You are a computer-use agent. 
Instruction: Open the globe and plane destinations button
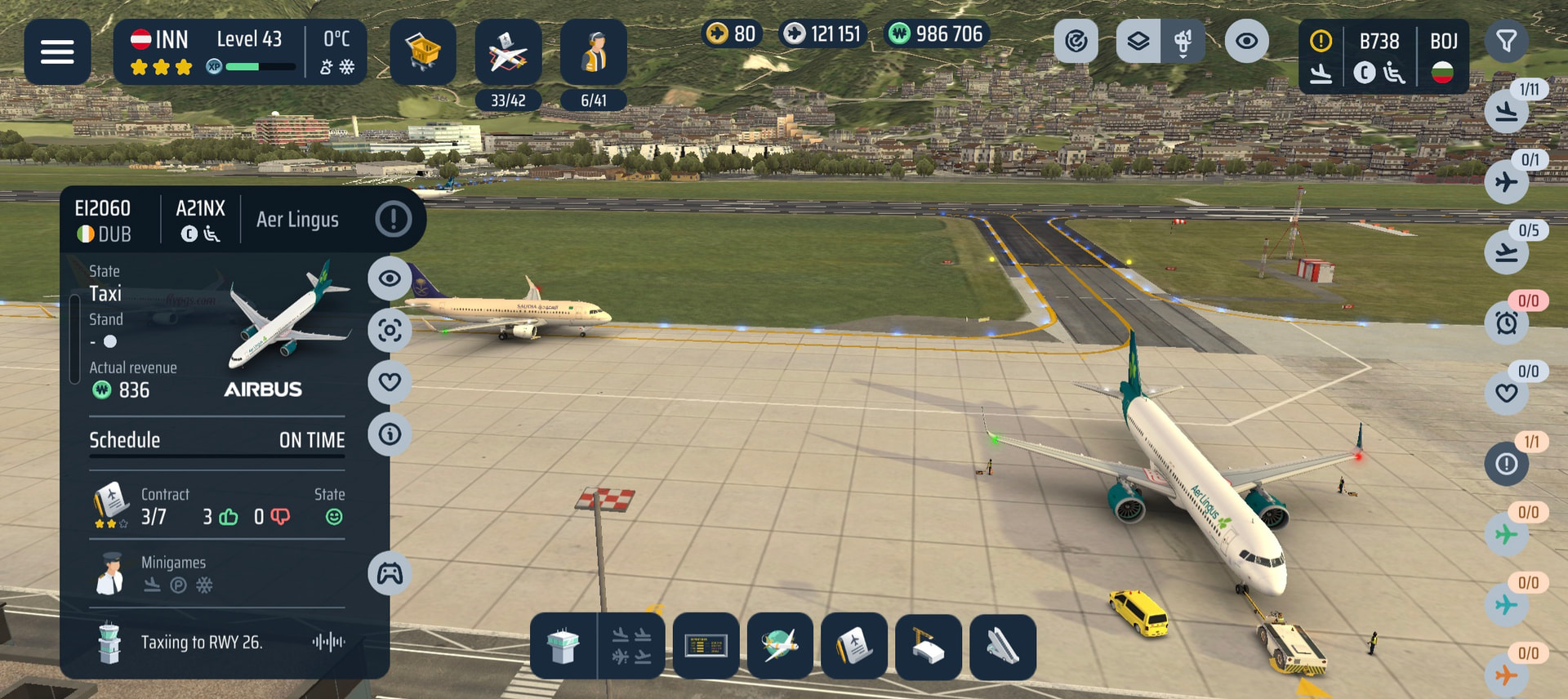[780, 646]
